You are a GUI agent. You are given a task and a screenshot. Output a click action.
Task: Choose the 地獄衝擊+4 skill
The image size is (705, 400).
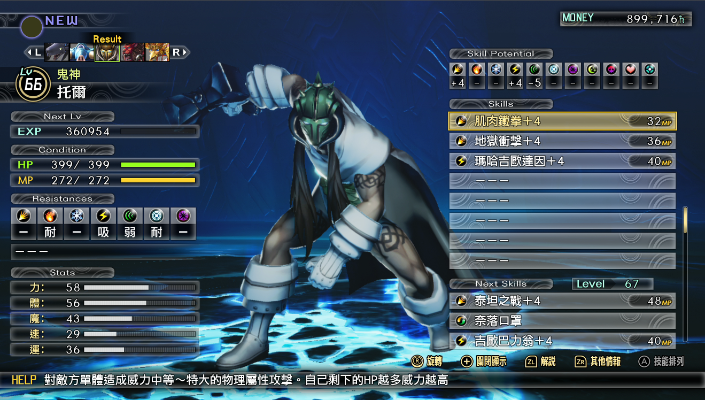(x=562, y=141)
